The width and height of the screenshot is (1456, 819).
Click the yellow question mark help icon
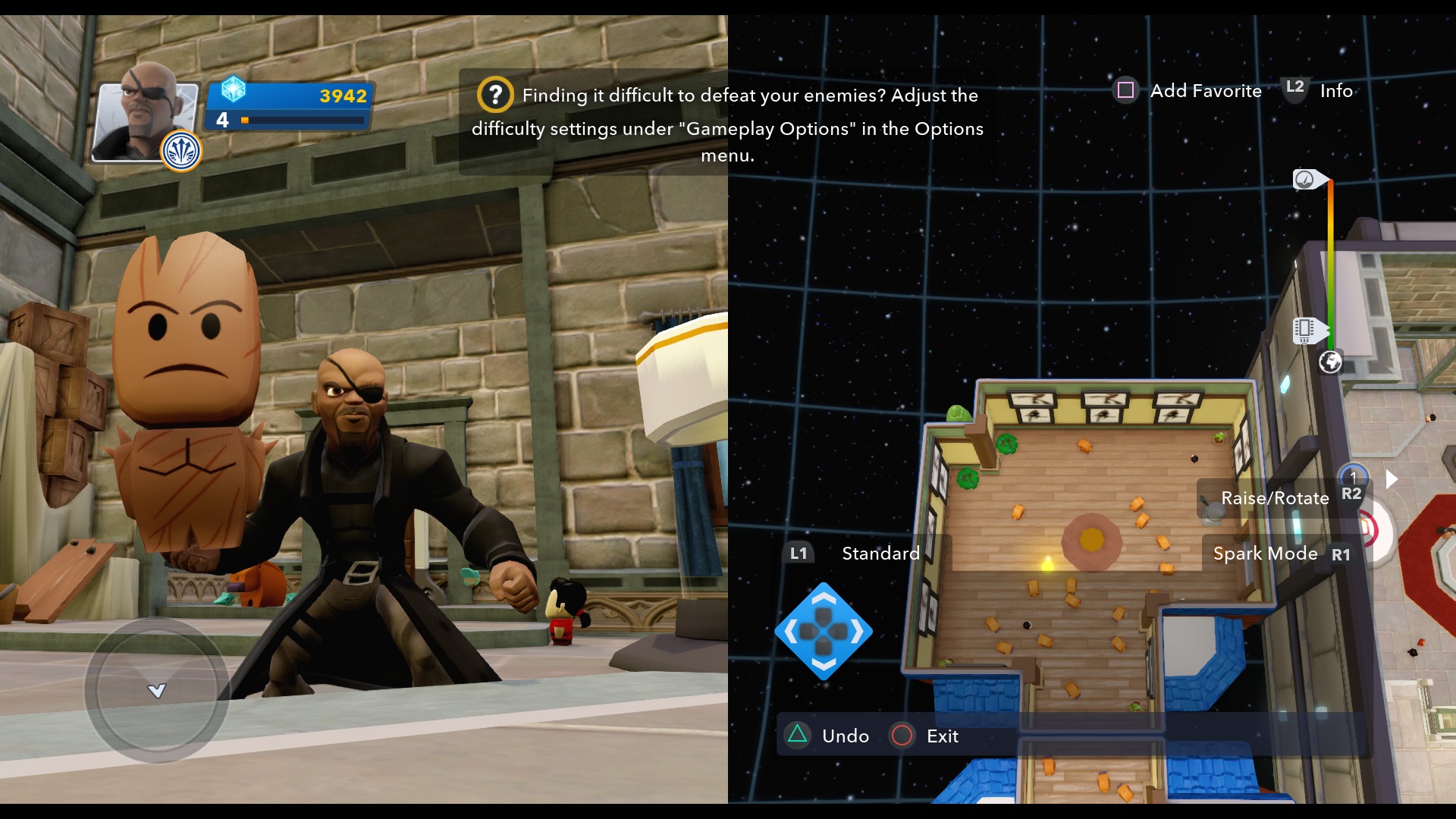(494, 95)
